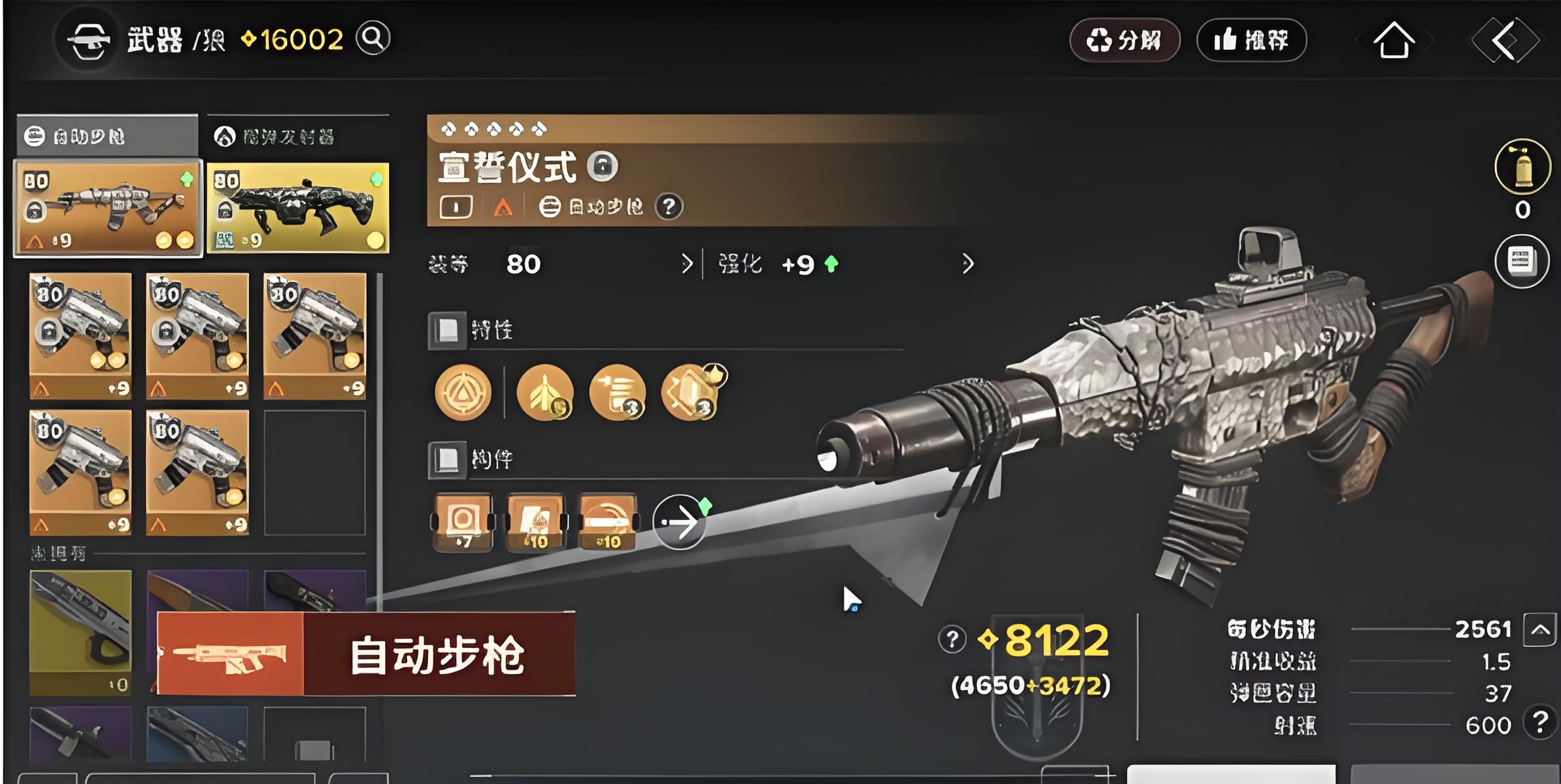Go to the home screen icon
The height and width of the screenshot is (784, 1561).
(1394, 41)
